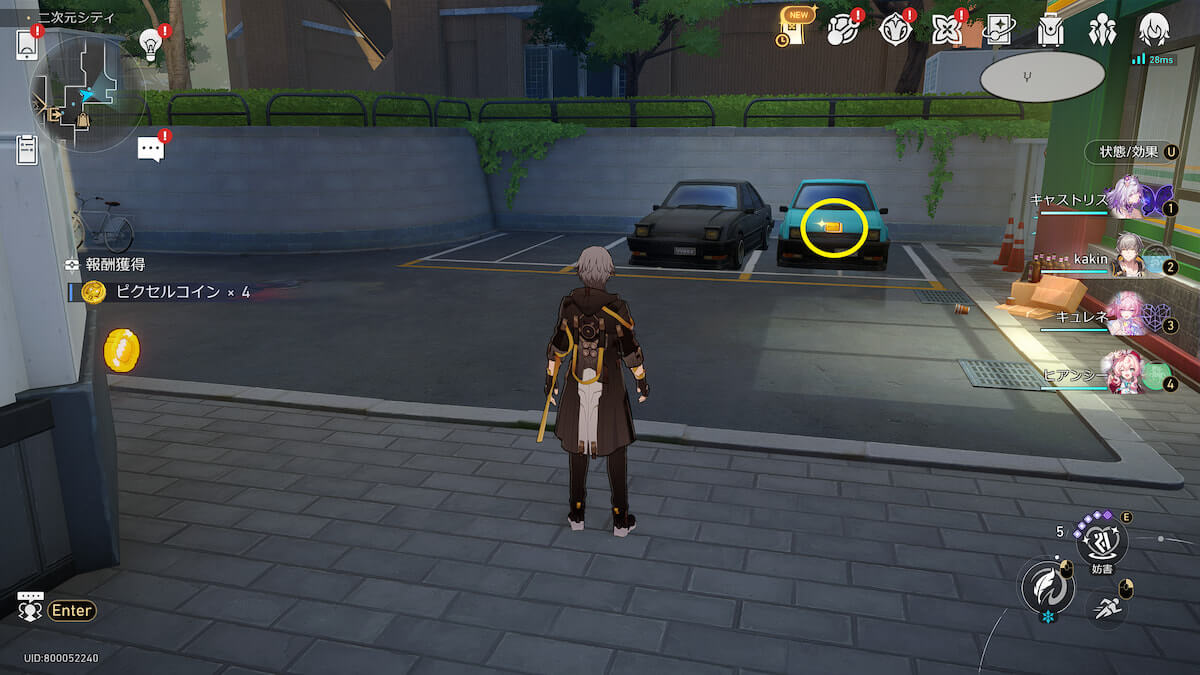
Task: Open the creature face emblem icon
Action: tap(893, 30)
